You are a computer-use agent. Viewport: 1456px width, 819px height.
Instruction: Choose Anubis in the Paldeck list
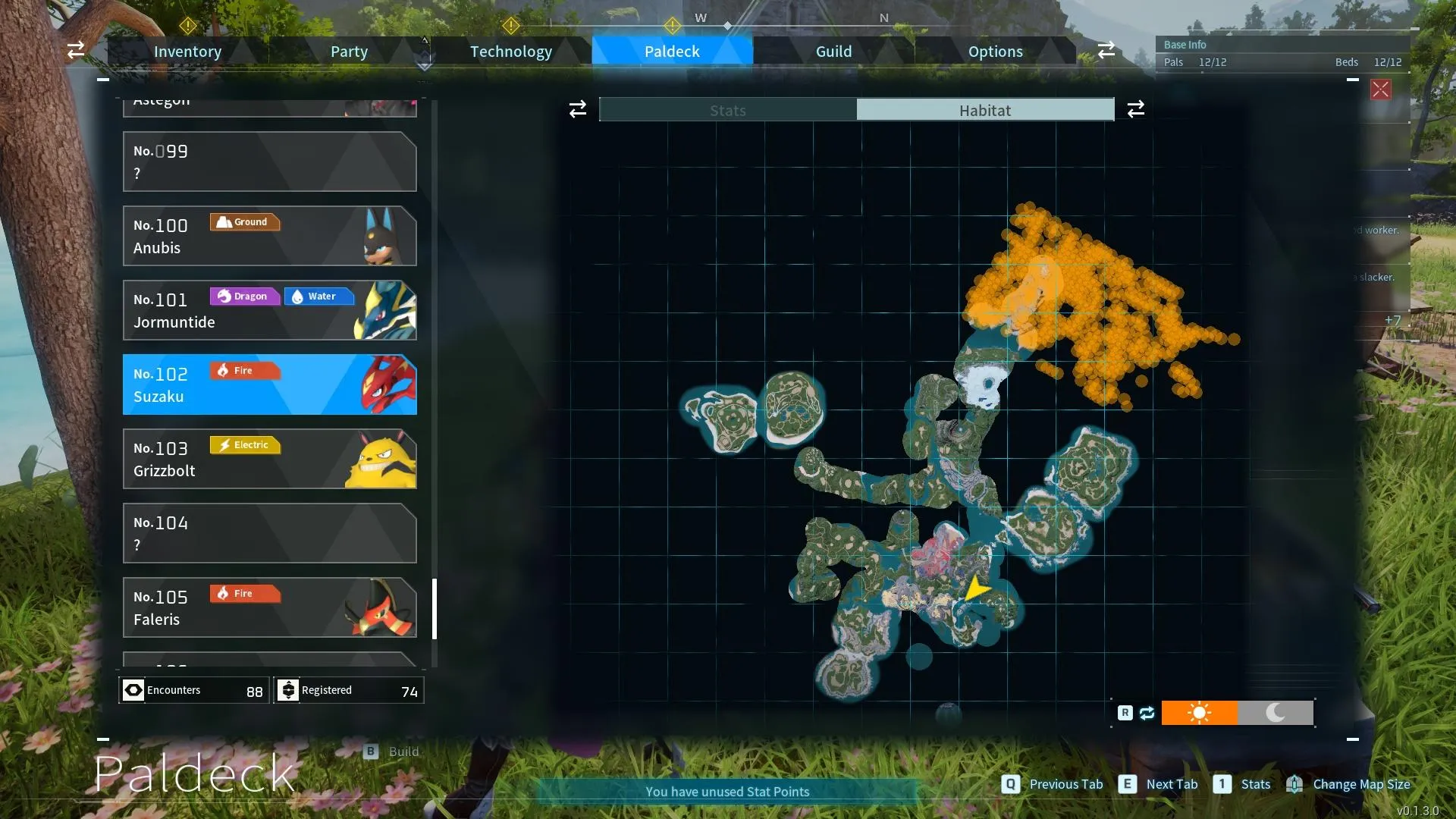(269, 236)
